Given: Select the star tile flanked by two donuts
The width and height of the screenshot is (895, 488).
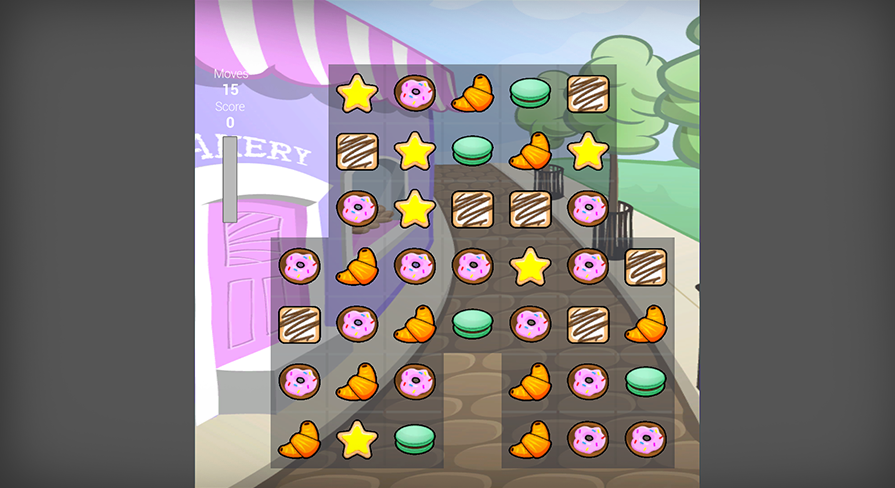Looking at the screenshot, I should (530, 266).
